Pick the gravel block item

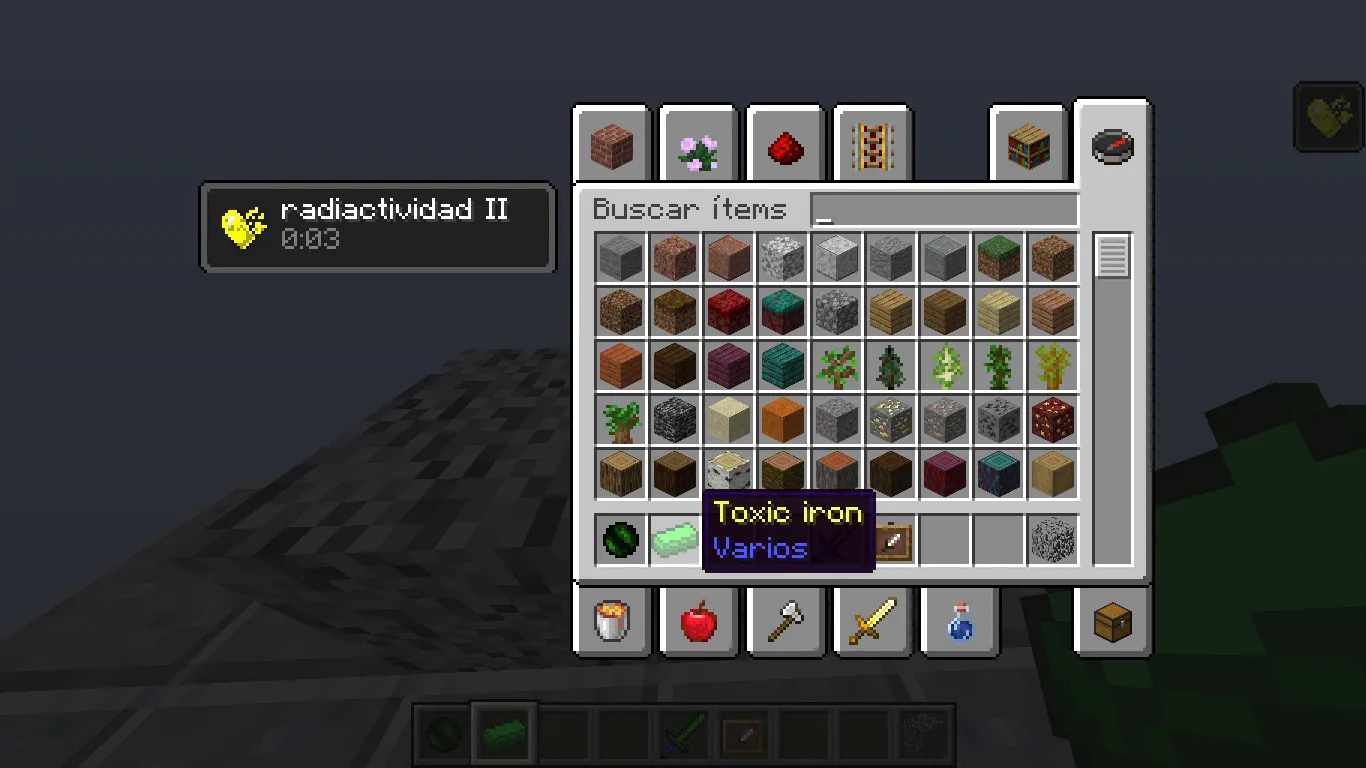836,420
